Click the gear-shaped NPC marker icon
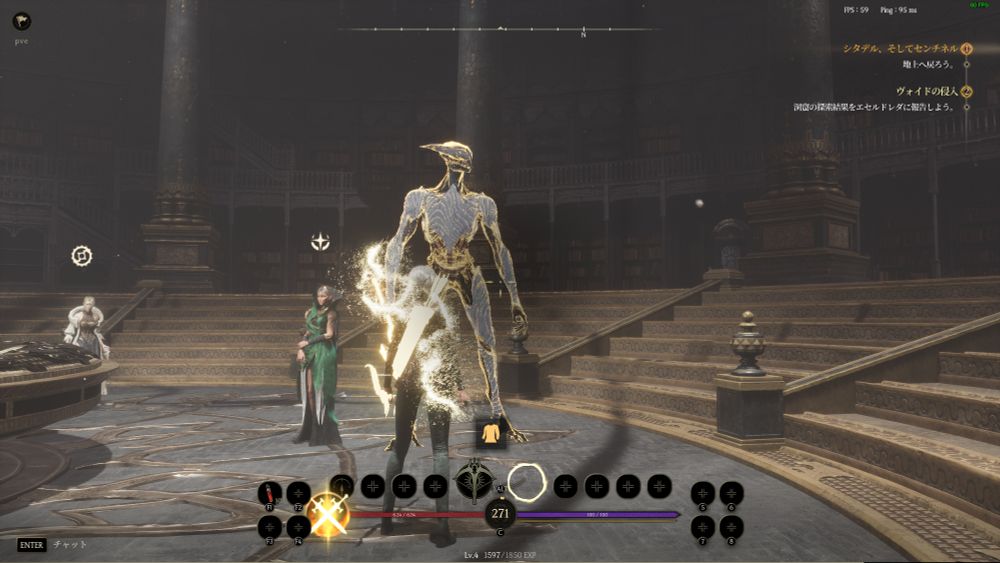The height and width of the screenshot is (563, 1000). 82,256
